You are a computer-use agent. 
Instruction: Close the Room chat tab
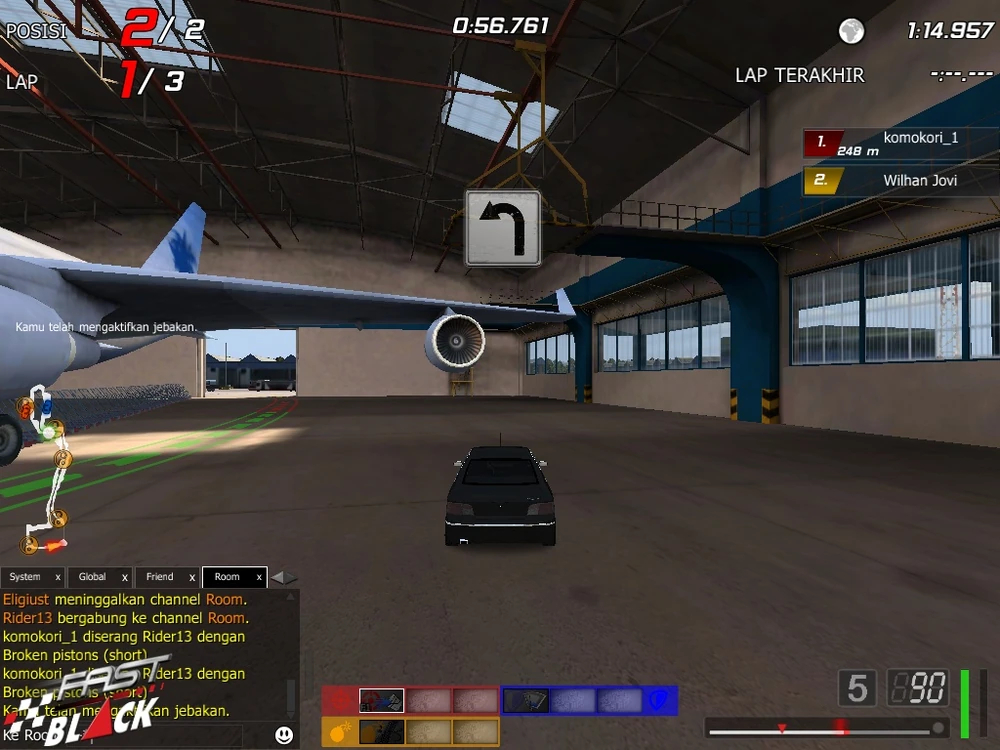point(259,578)
